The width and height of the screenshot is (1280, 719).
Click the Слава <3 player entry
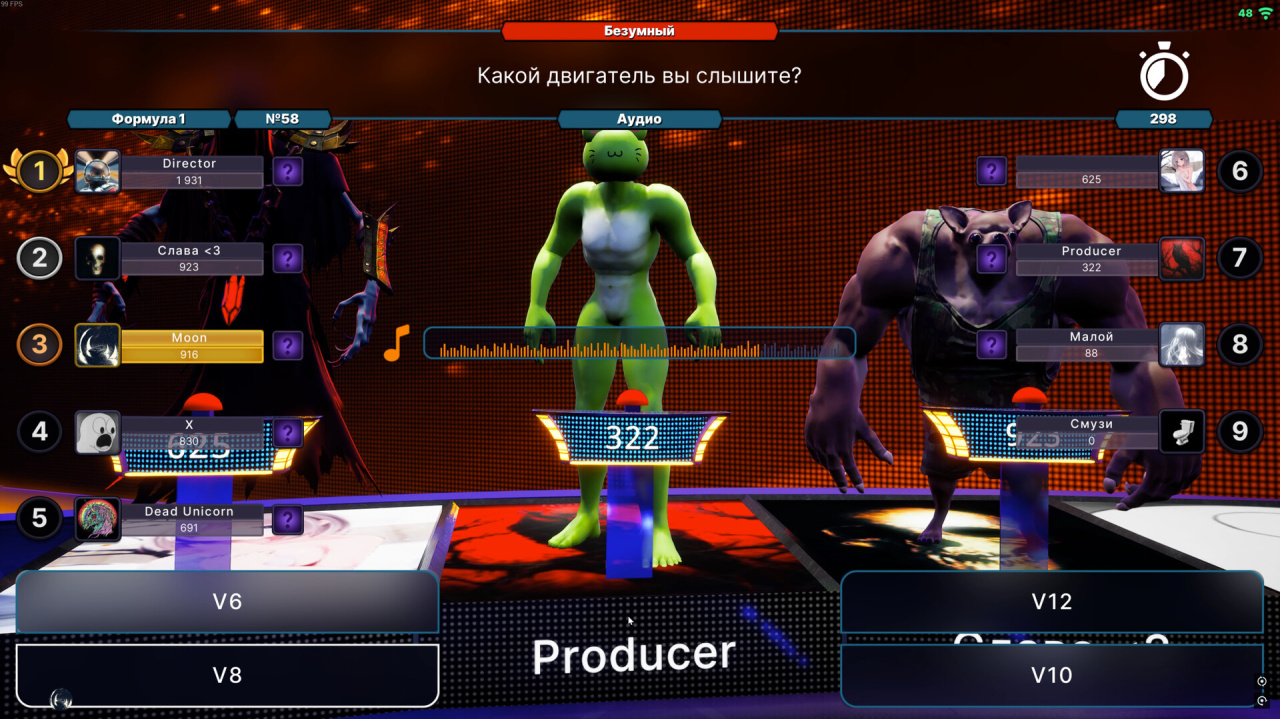(x=190, y=258)
